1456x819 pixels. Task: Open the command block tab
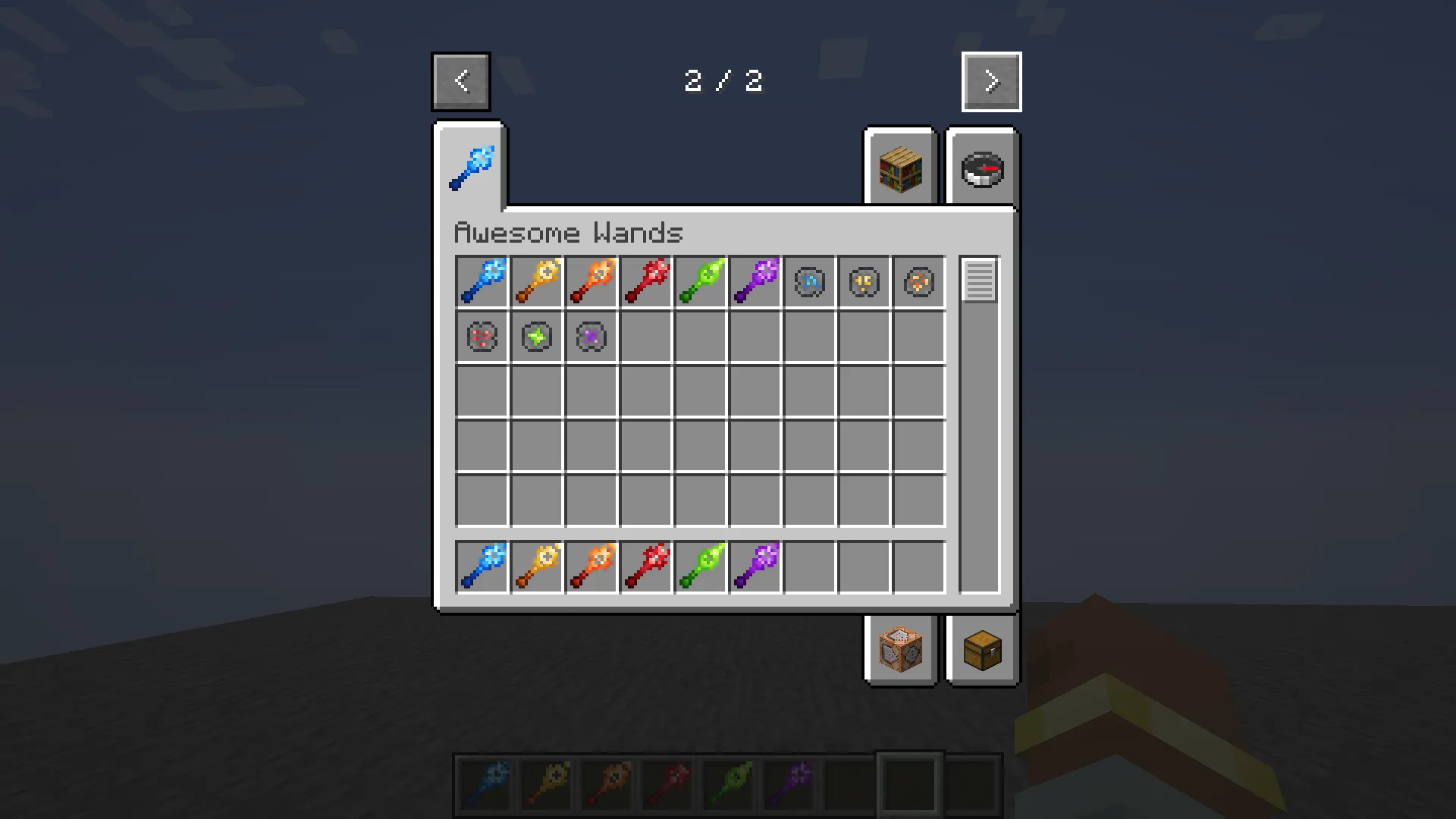tap(900, 650)
